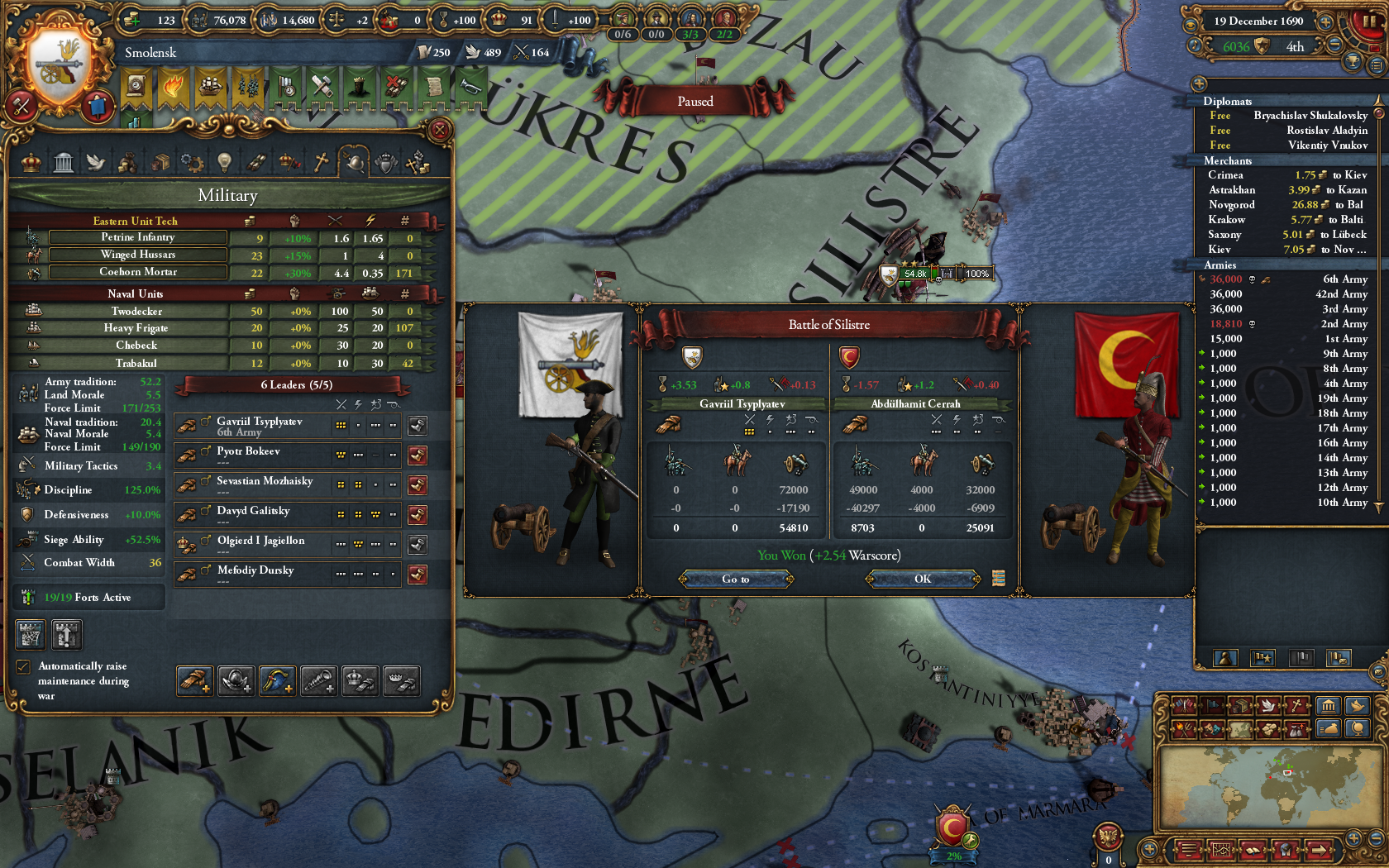Recruit a new General with the glove icon
The image size is (1389, 868).
pyautogui.click(x=194, y=680)
